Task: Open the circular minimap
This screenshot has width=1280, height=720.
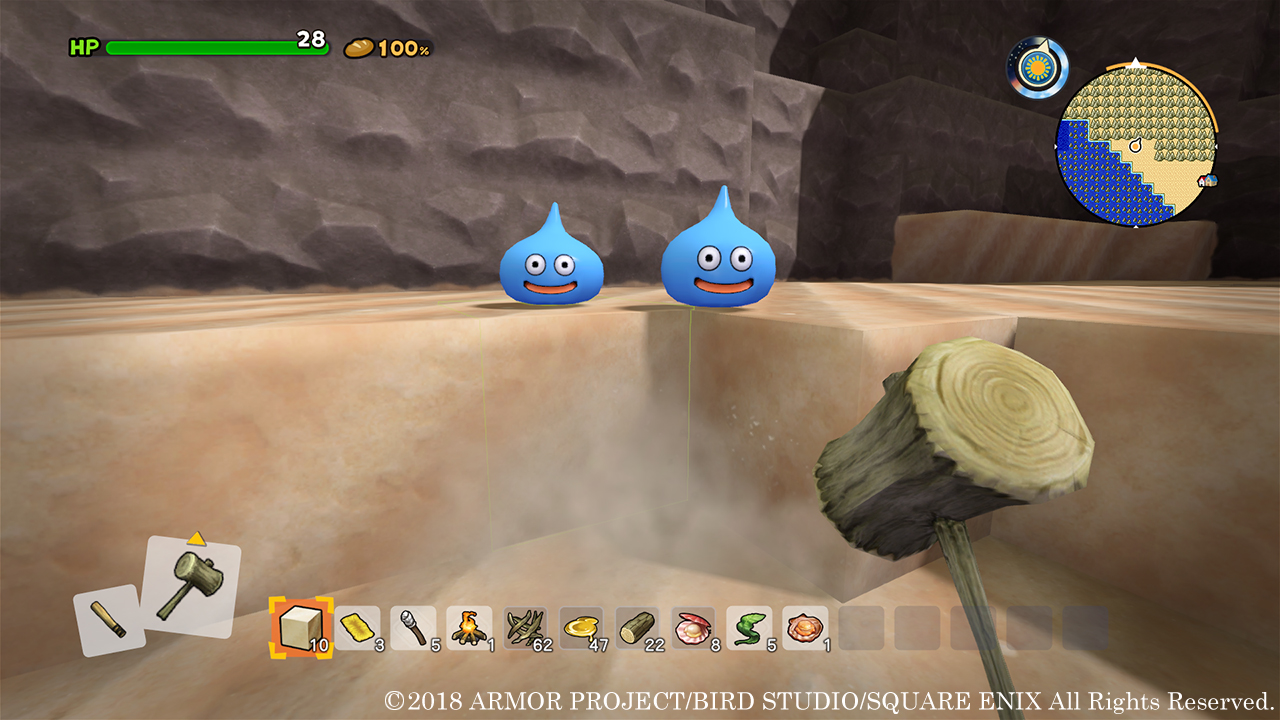Action: tap(1136, 146)
